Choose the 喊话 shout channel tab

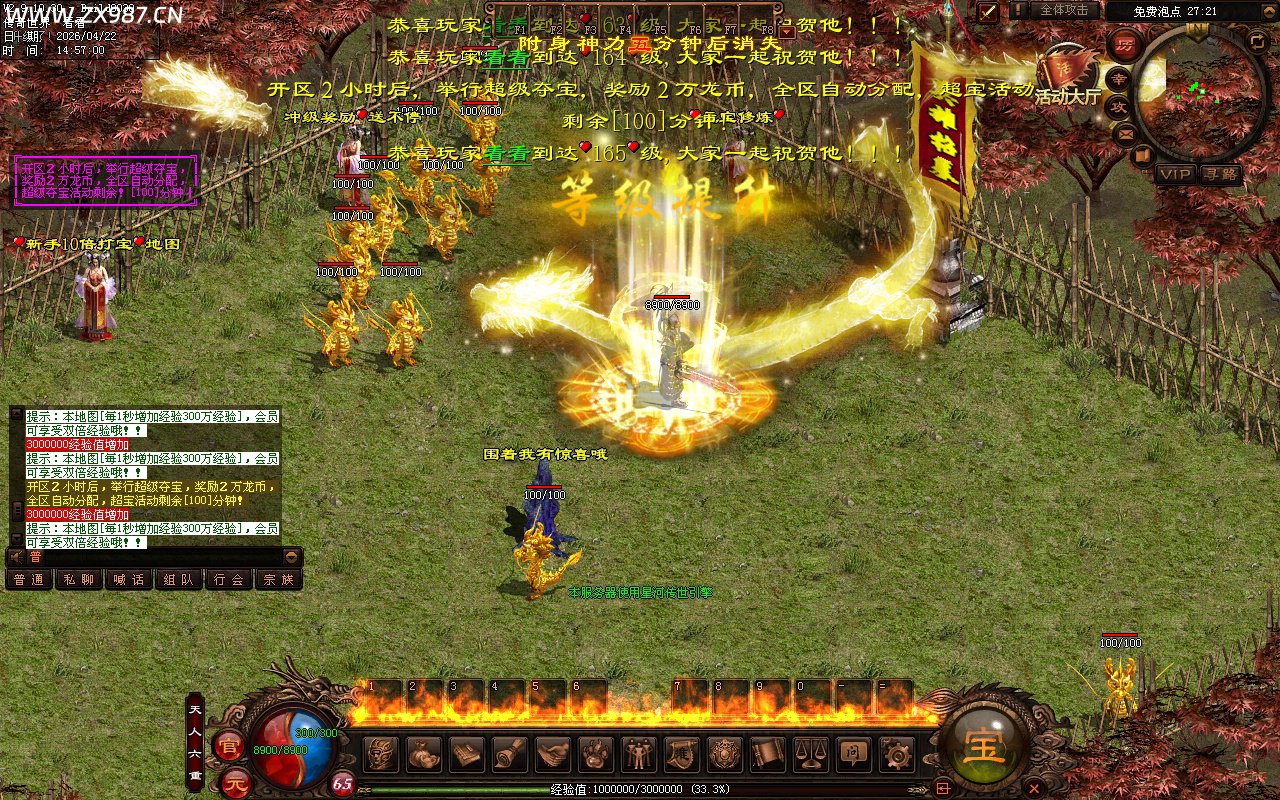click(x=129, y=579)
